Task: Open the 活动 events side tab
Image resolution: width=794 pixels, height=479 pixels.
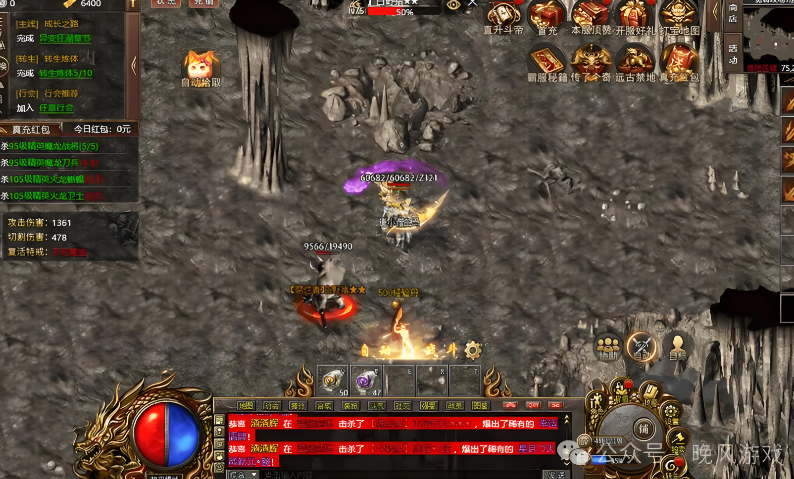Action: pos(733,52)
